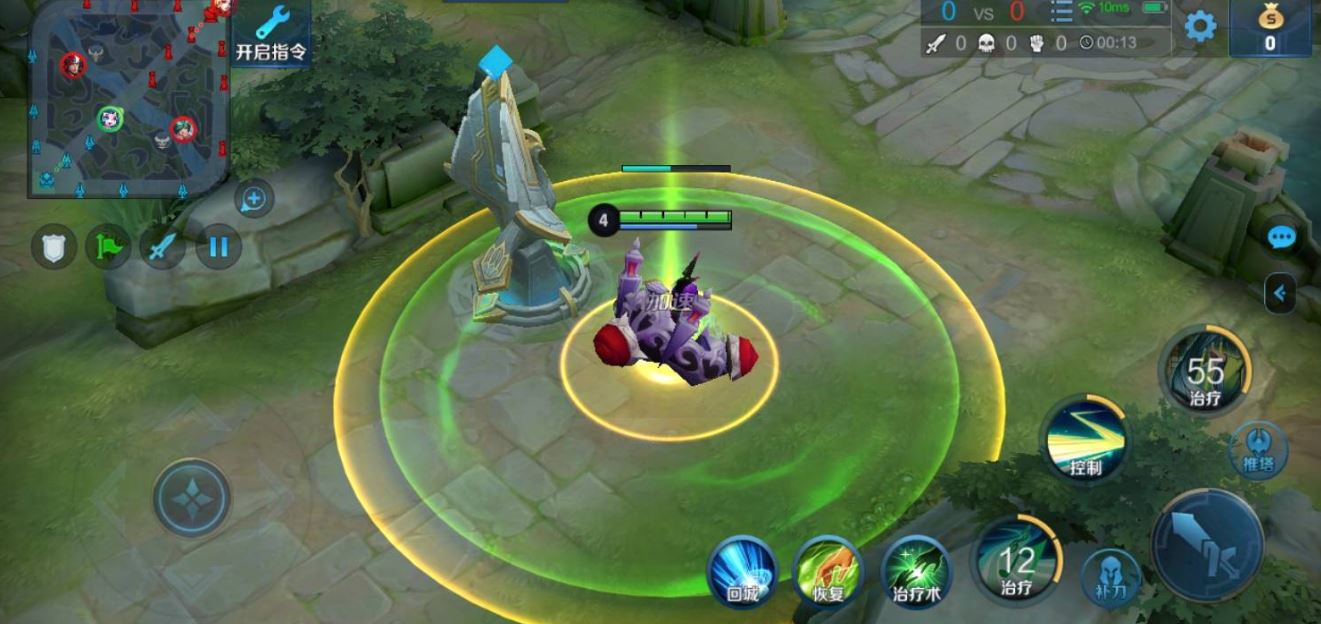This screenshot has width=1321, height=624.
Task: Use the 恢复 restore ability
Action: click(x=828, y=571)
